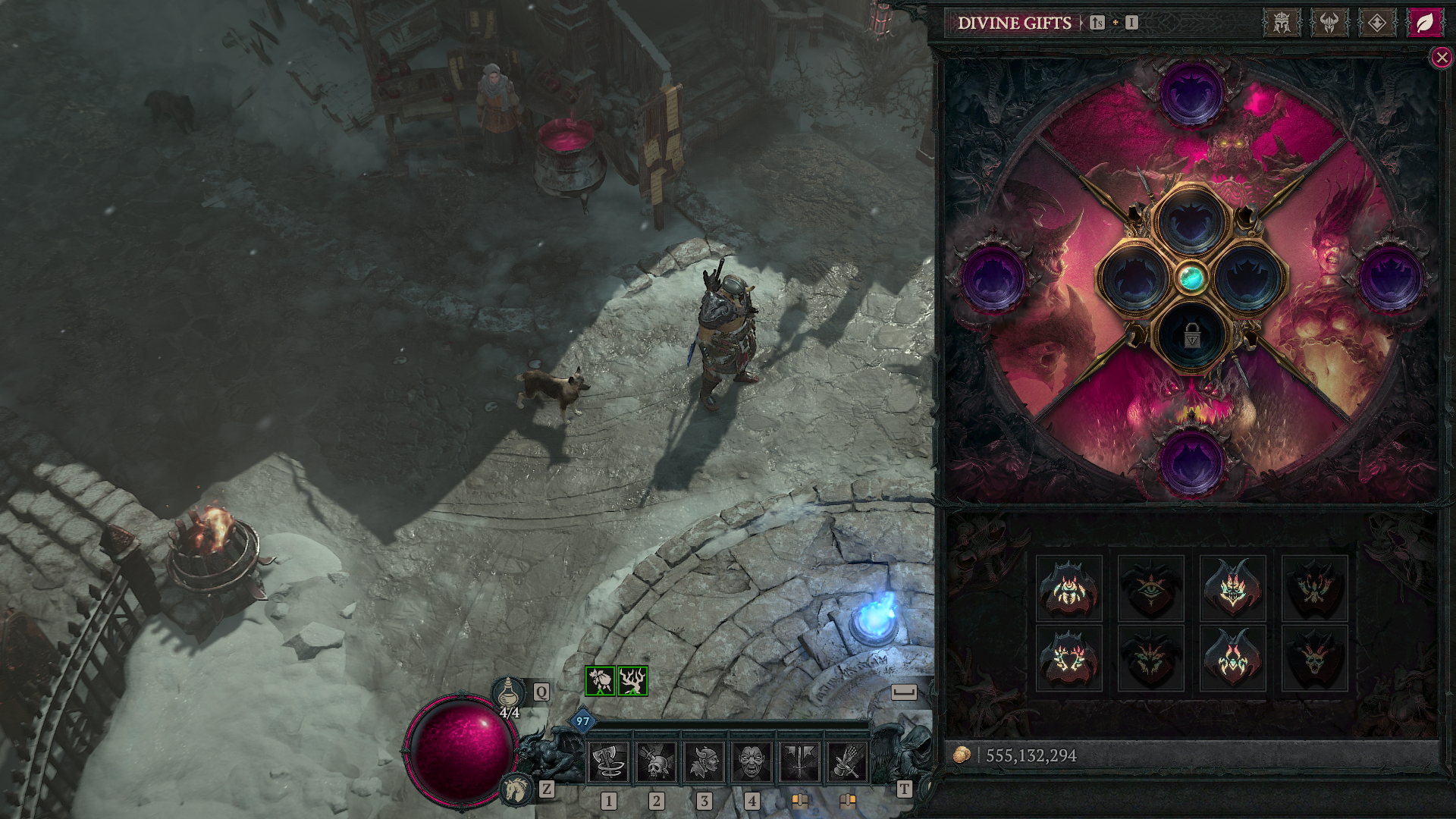This screenshot has width=1456, height=819.
Task: Select the locked center gift socket
Action: click(x=1191, y=335)
